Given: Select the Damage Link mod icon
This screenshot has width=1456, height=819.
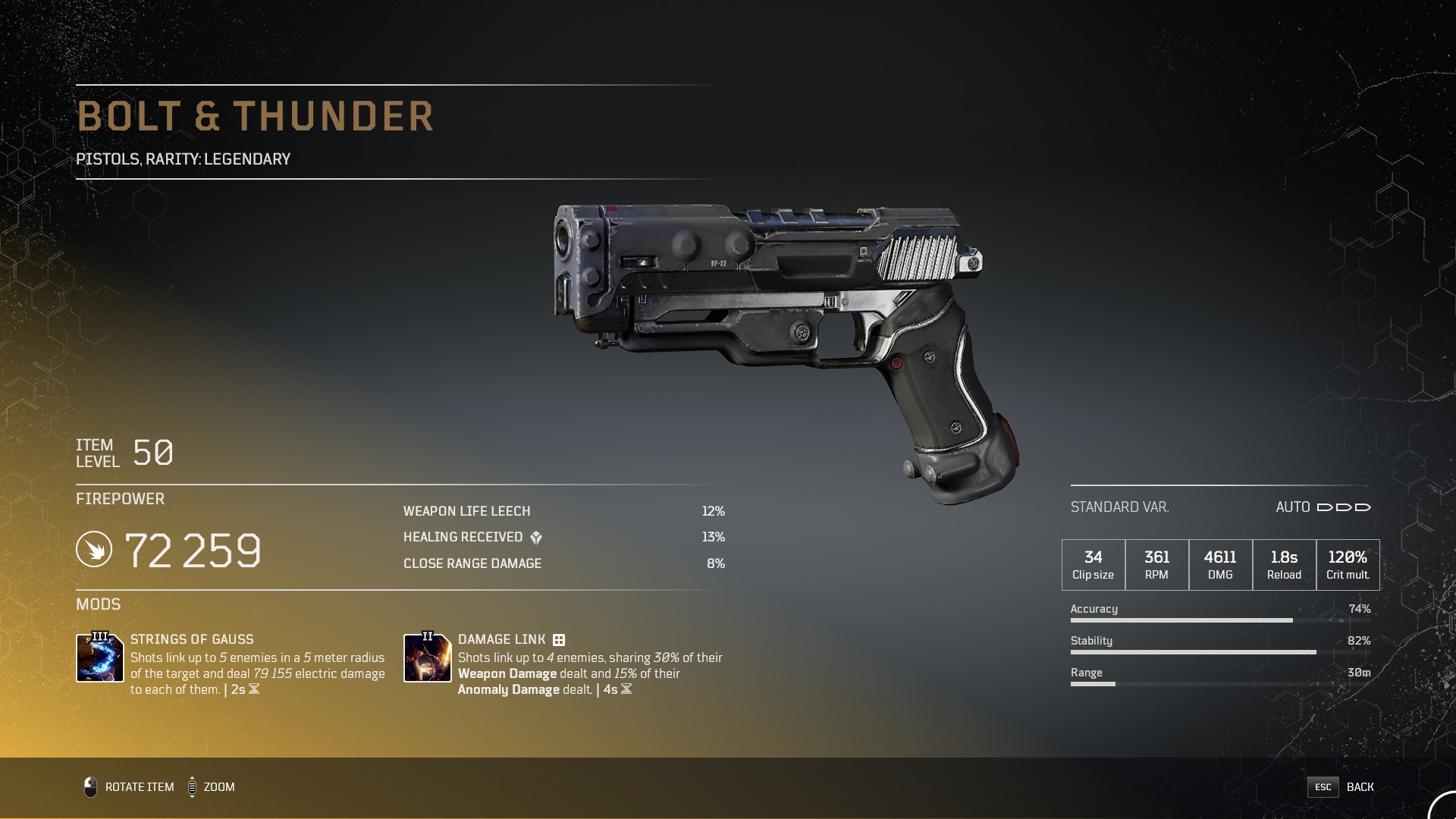Looking at the screenshot, I should pos(428,657).
